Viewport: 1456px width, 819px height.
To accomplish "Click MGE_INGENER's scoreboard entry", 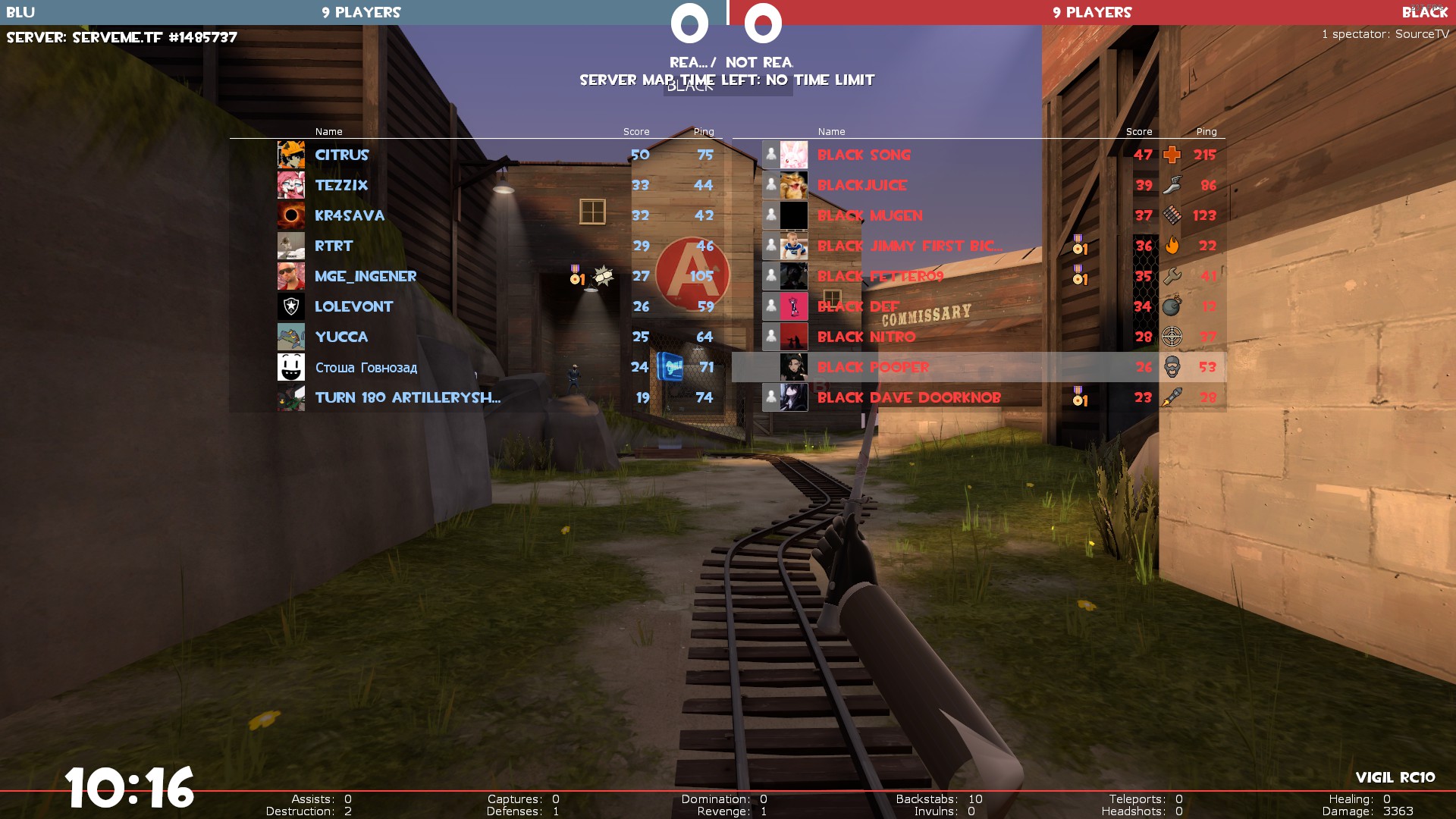I will pyautogui.click(x=366, y=276).
